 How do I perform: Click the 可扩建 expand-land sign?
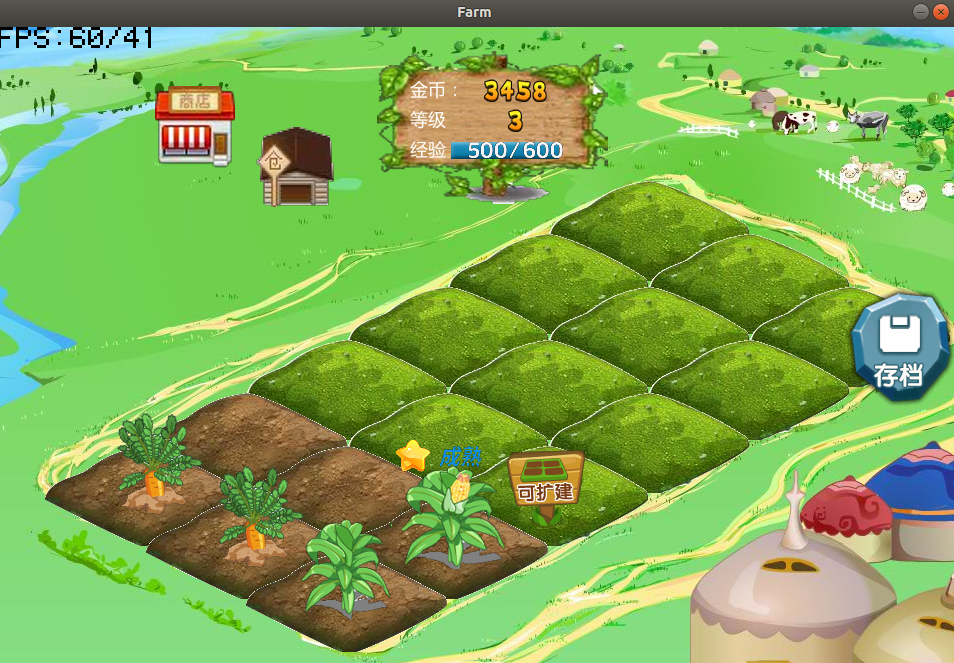tap(545, 480)
